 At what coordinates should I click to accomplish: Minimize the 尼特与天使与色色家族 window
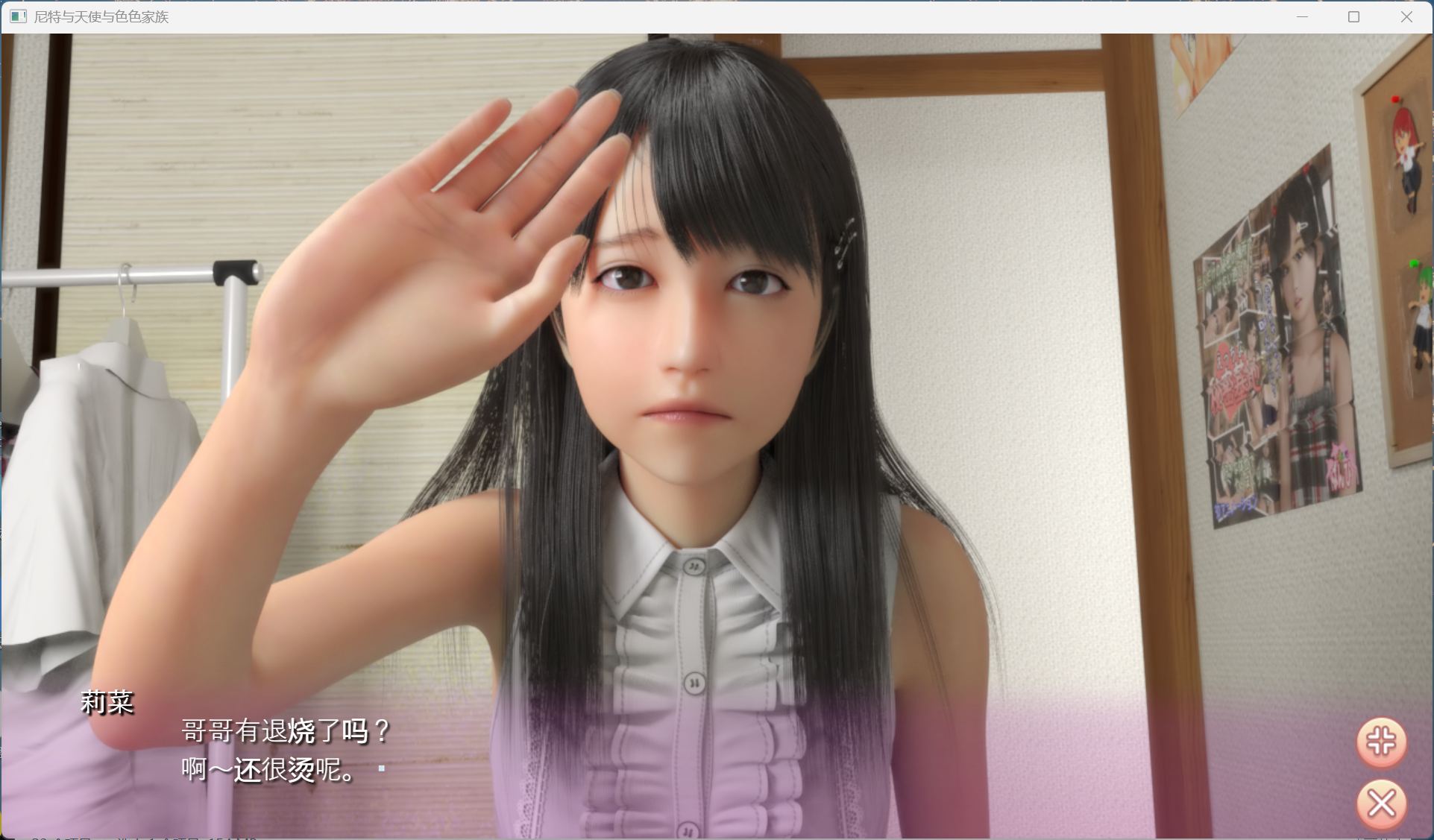[1301, 16]
